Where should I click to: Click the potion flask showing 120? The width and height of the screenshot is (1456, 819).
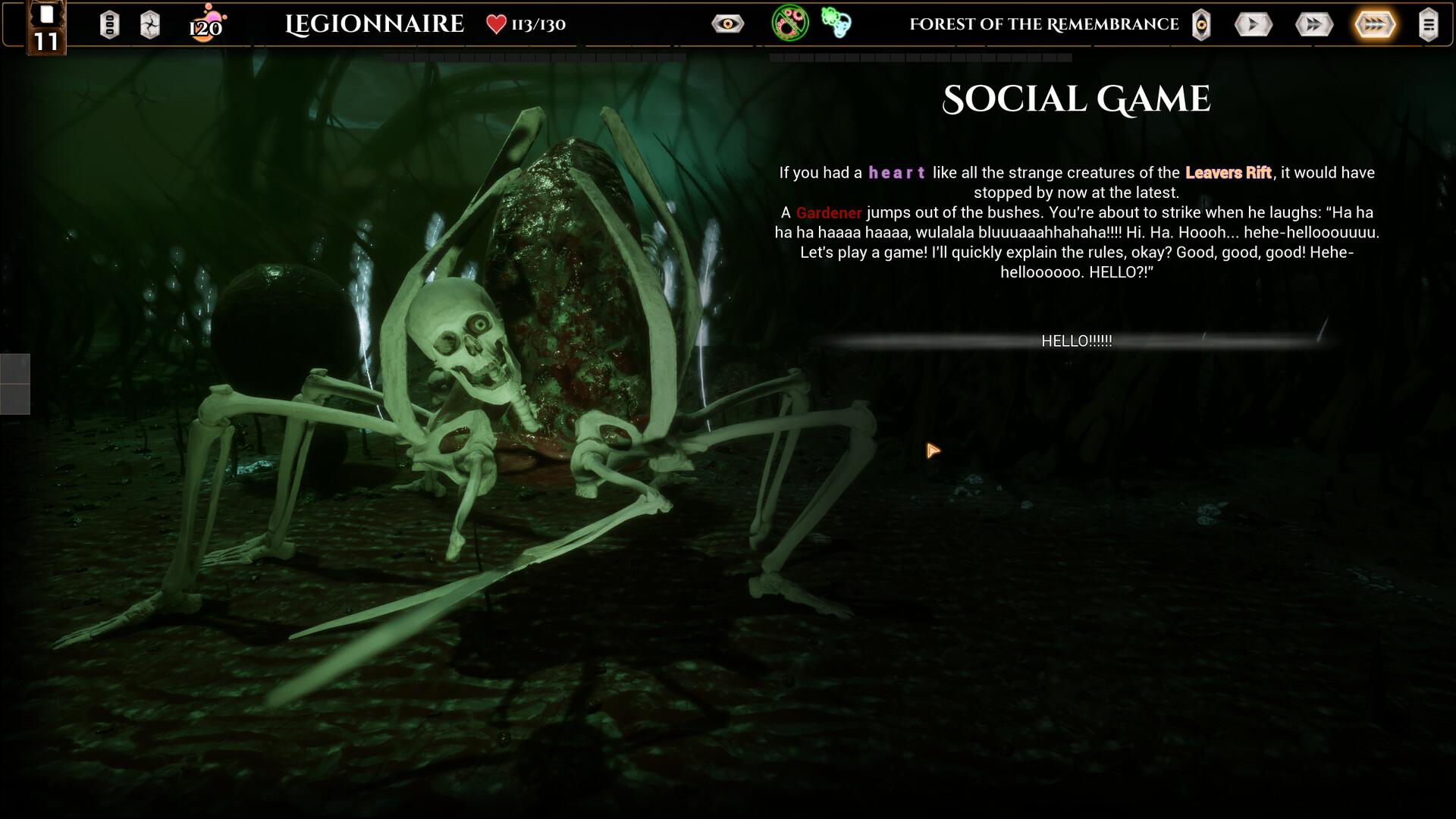tap(206, 24)
